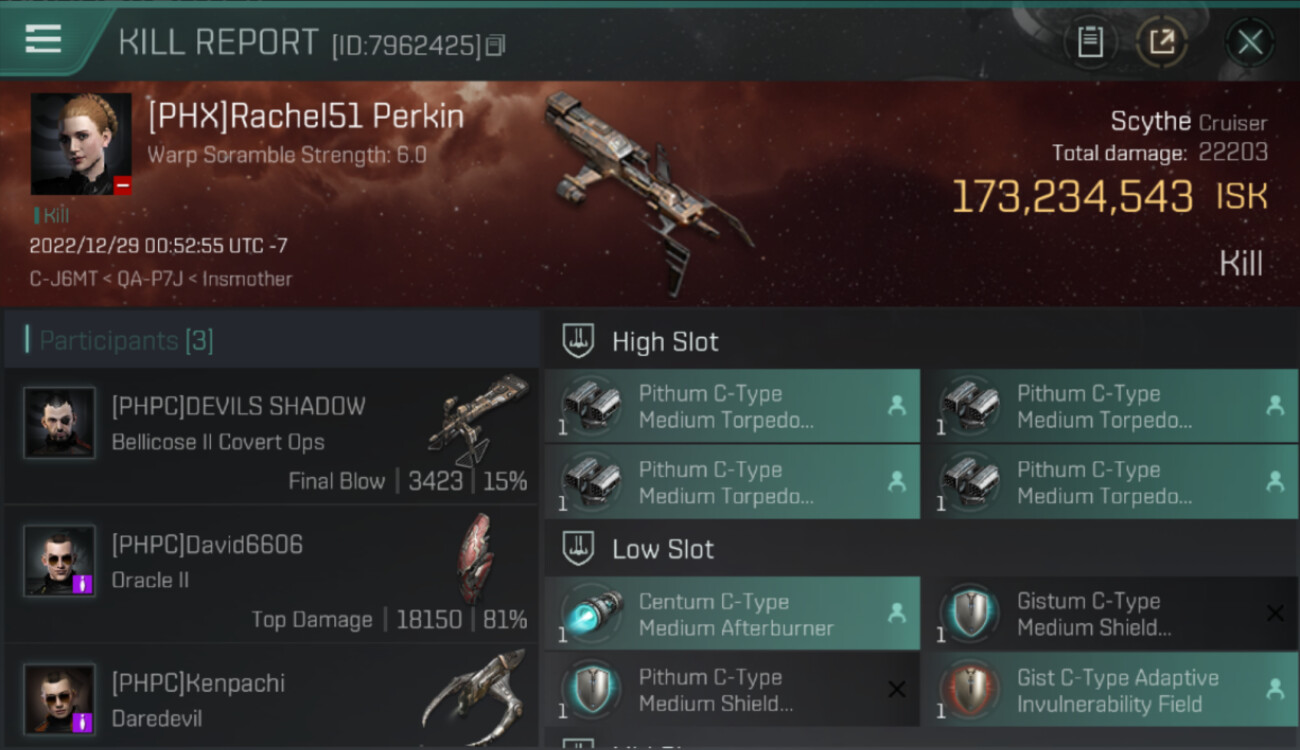The image size is (1300, 750).
Task: Inspect Gist C-Type Adaptive Invulnerability Field
Action: pyautogui.click(x=1109, y=690)
